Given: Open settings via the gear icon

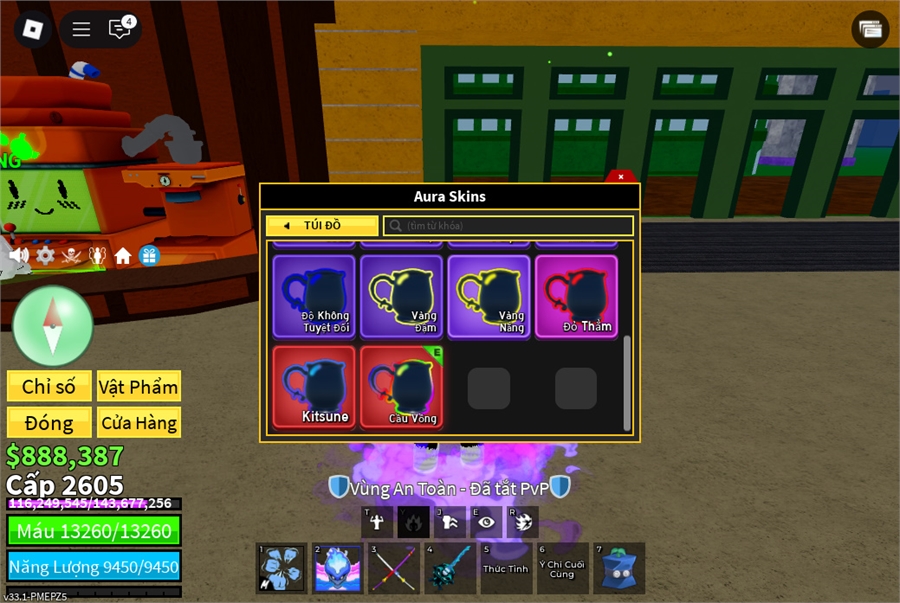Looking at the screenshot, I should point(45,256).
